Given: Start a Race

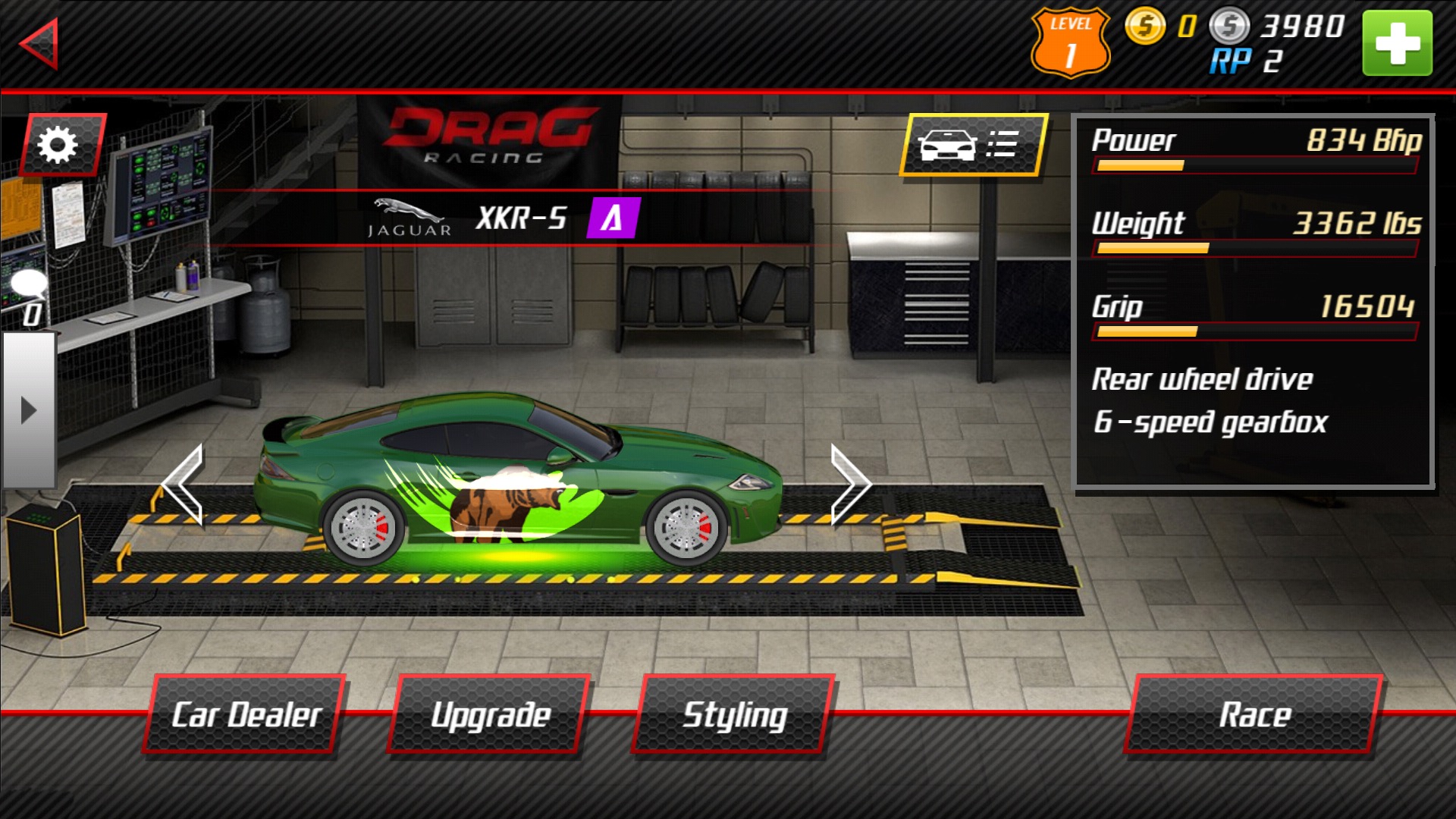Looking at the screenshot, I should pyautogui.click(x=1254, y=714).
